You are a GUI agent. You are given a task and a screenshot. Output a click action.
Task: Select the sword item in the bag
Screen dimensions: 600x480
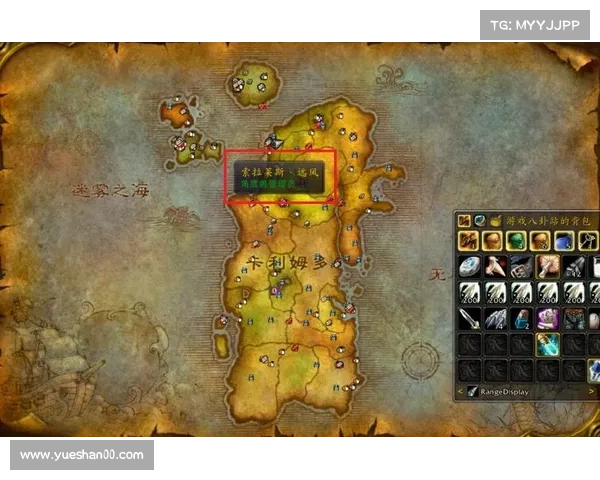[468, 319]
